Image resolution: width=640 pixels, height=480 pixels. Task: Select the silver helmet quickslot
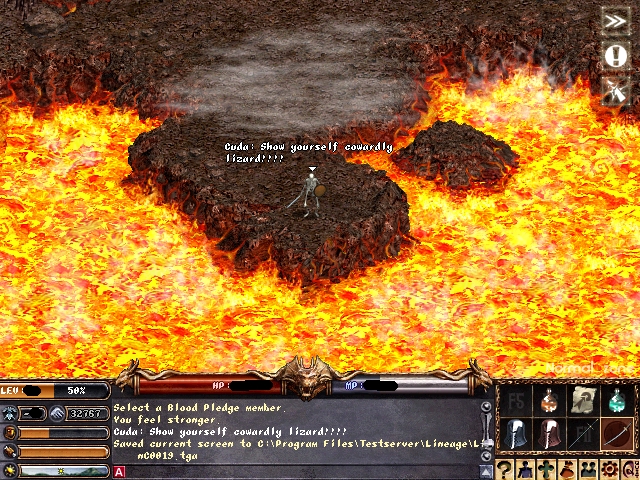[x=515, y=435]
